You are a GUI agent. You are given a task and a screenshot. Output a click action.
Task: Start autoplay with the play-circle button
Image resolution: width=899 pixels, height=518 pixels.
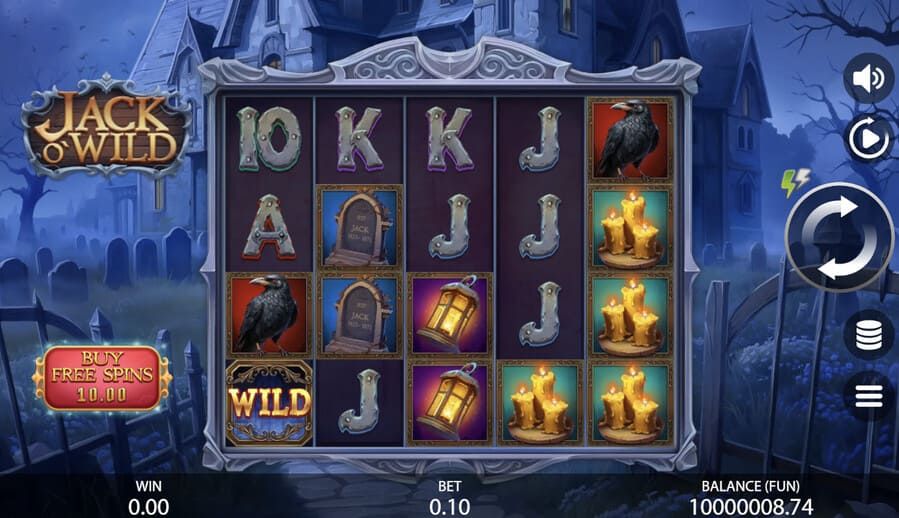click(x=868, y=138)
